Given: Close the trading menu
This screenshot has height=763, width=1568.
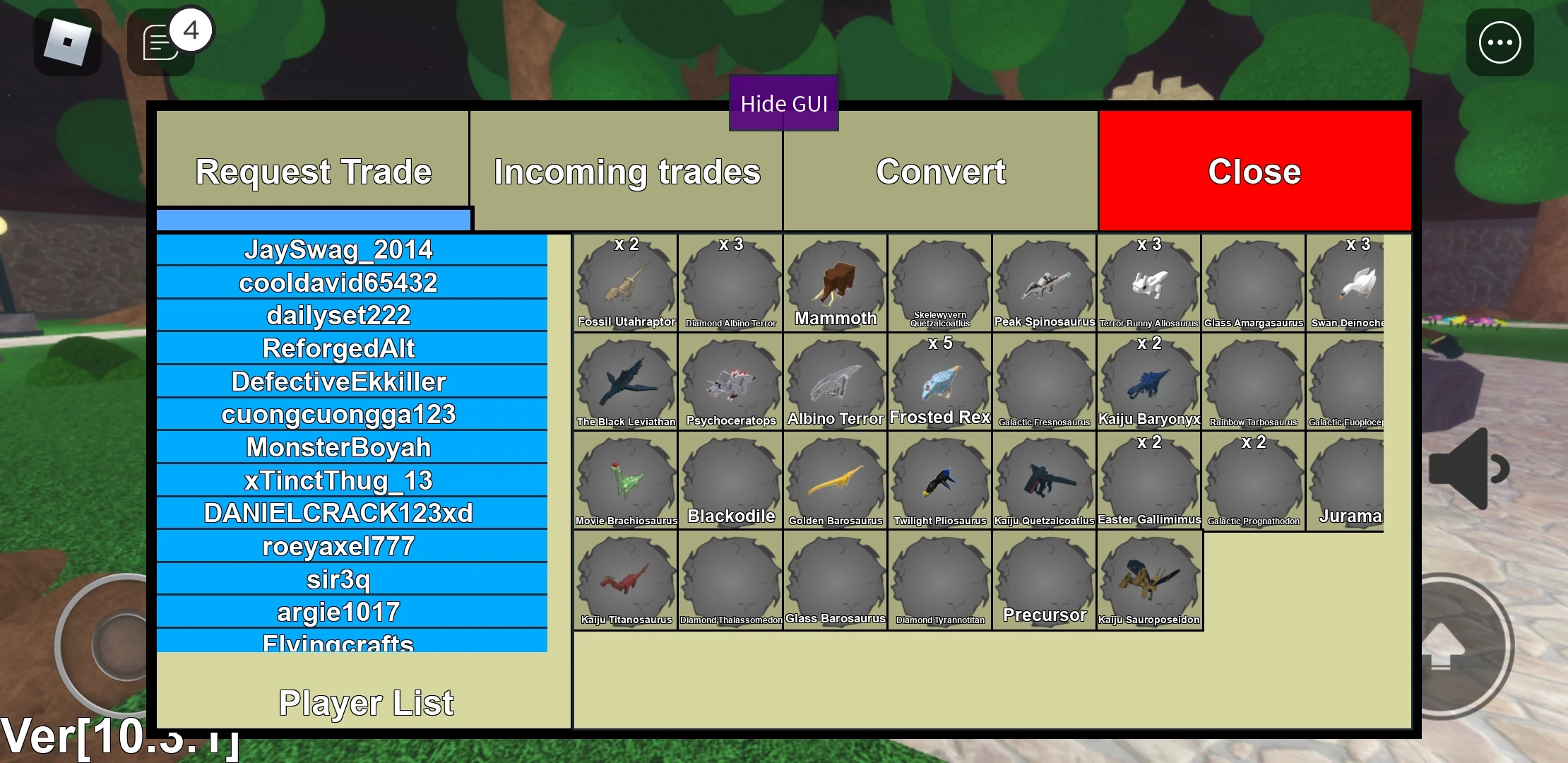Looking at the screenshot, I should (1254, 172).
